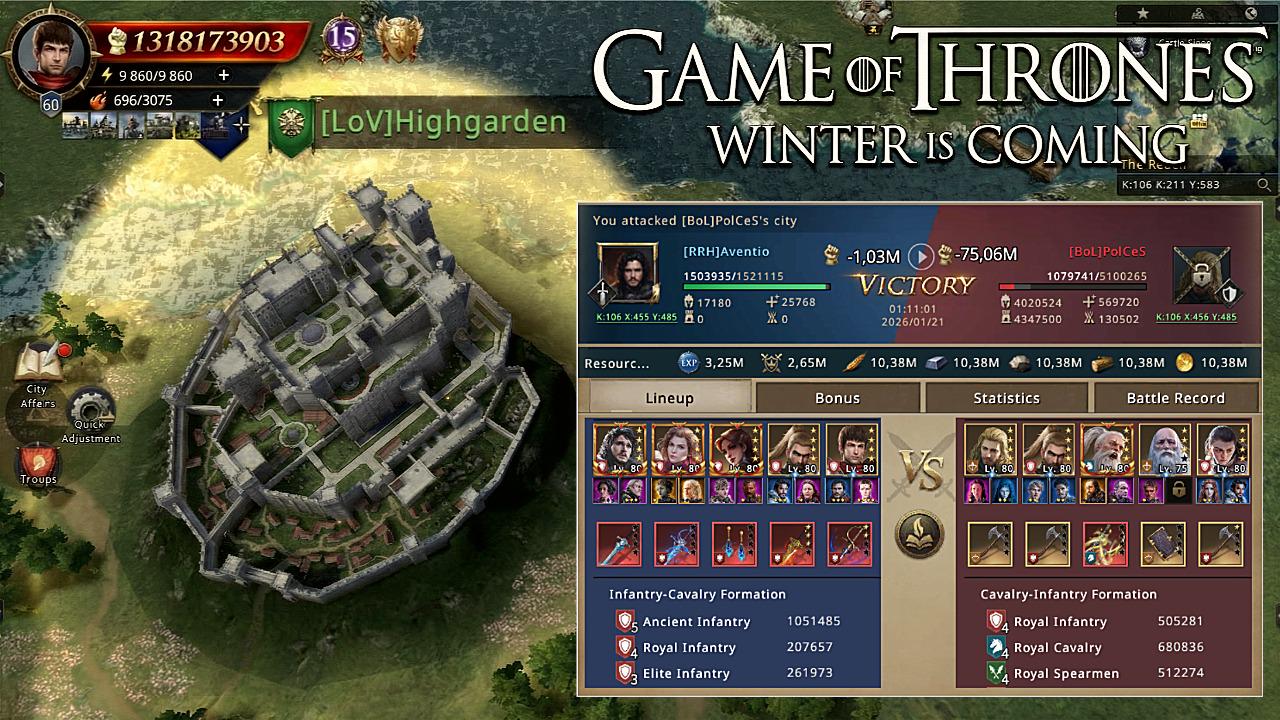
Task: Open the book icon below the VS emblem
Action: tap(920, 535)
